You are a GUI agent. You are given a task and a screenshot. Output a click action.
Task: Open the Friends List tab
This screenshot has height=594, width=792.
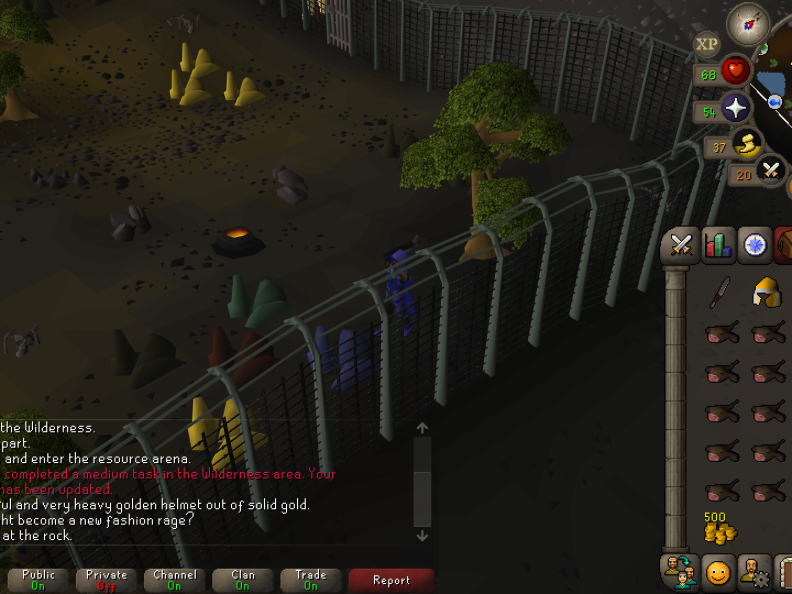point(680,573)
